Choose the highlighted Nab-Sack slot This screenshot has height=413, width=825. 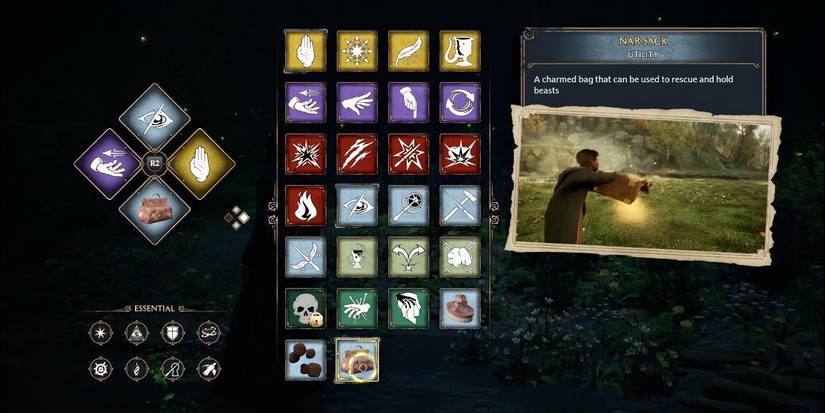(x=357, y=360)
